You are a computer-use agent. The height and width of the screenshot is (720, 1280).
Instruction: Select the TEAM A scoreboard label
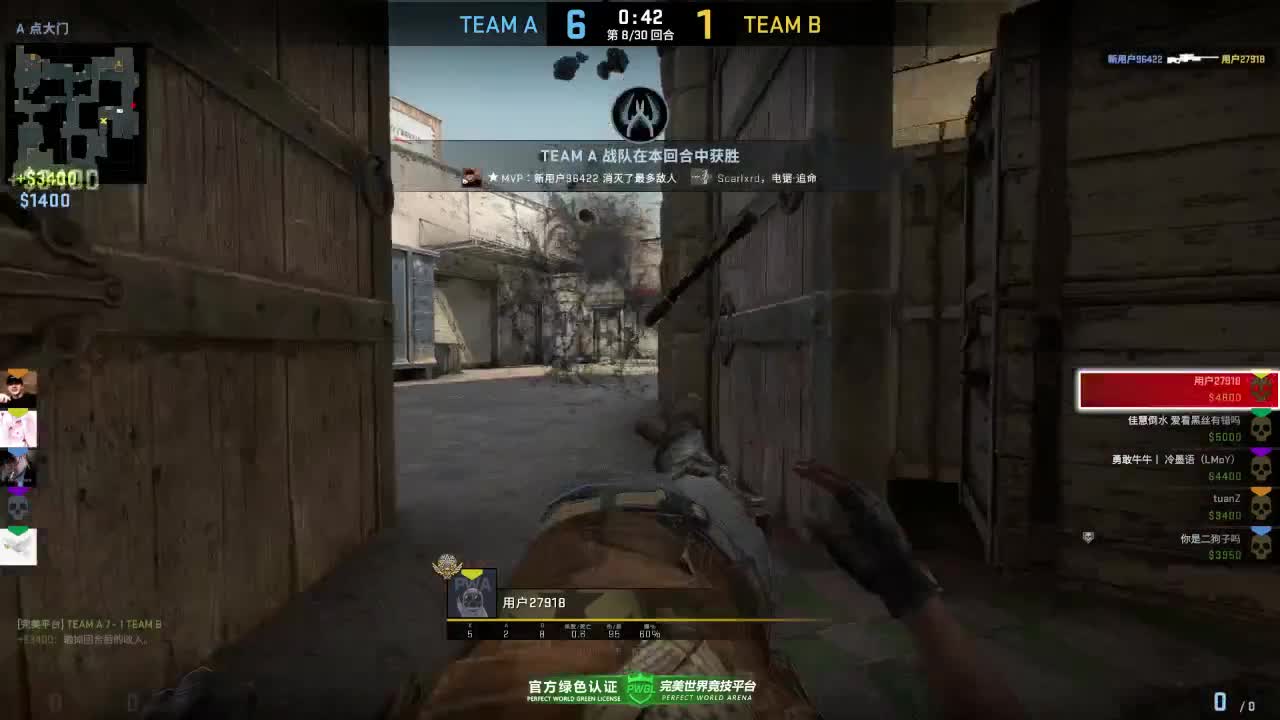click(498, 24)
